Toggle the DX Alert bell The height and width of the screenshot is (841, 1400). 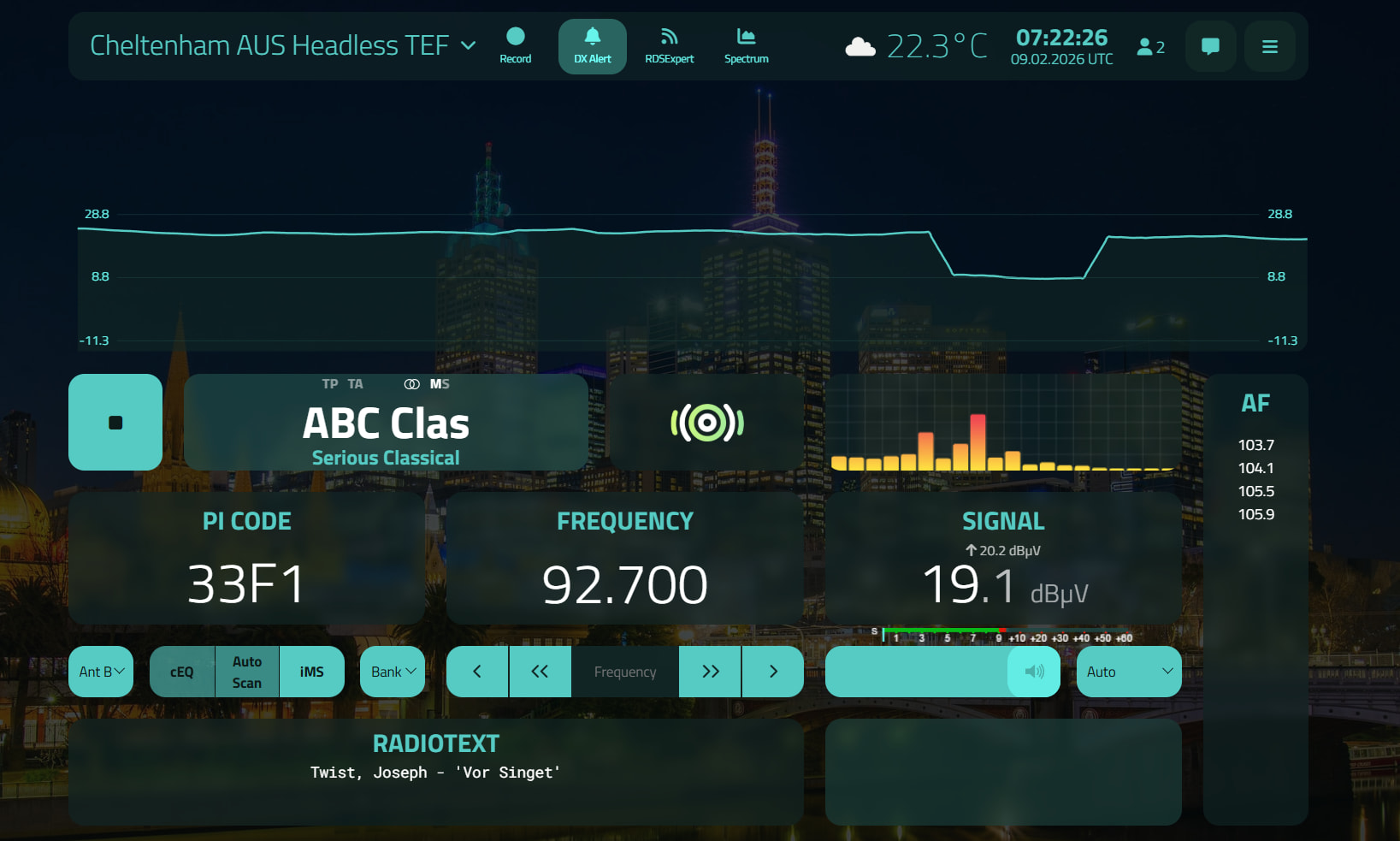coord(593,45)
